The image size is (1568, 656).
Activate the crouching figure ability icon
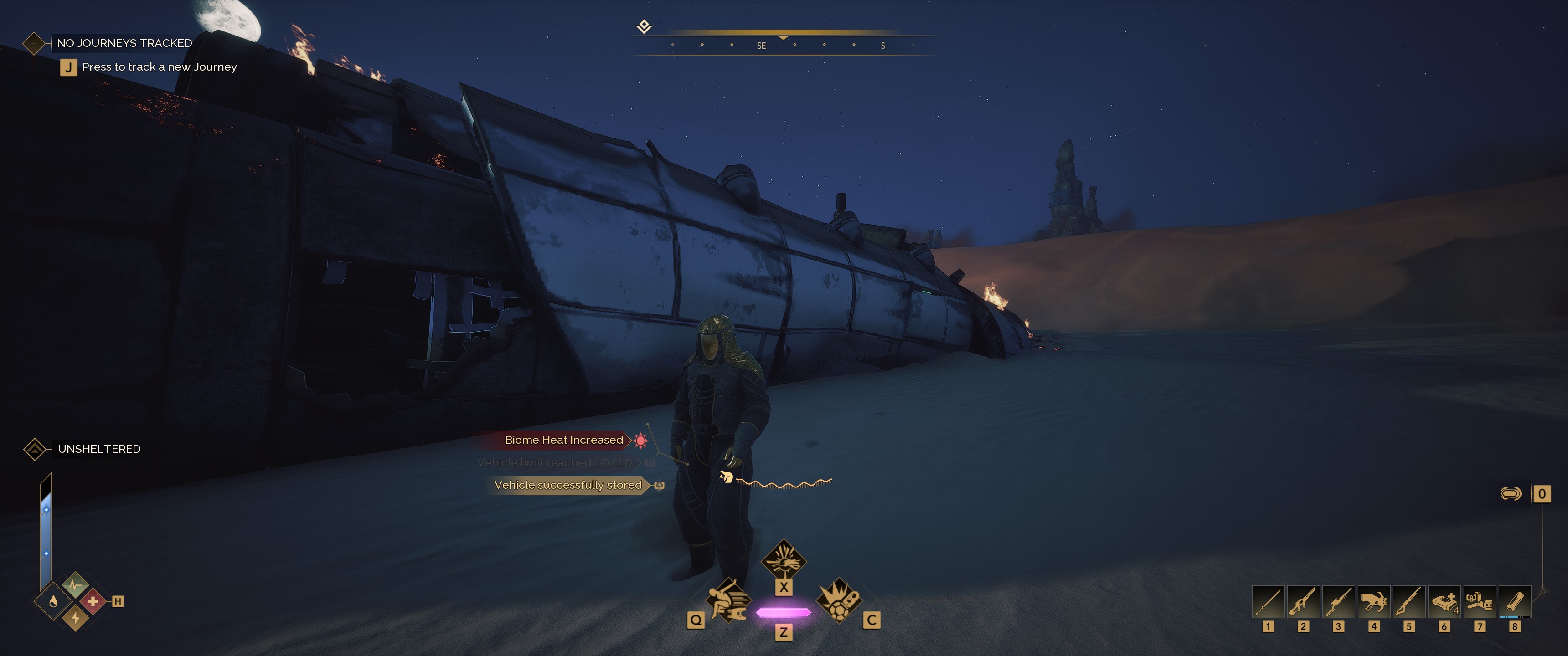click(x=728, y=600)
